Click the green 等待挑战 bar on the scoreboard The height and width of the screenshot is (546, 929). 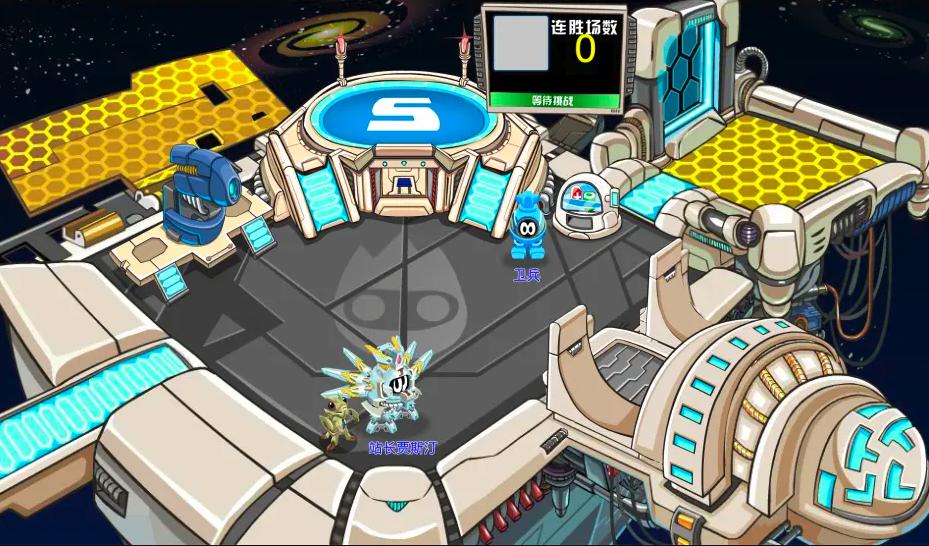[x=554, y=100]
